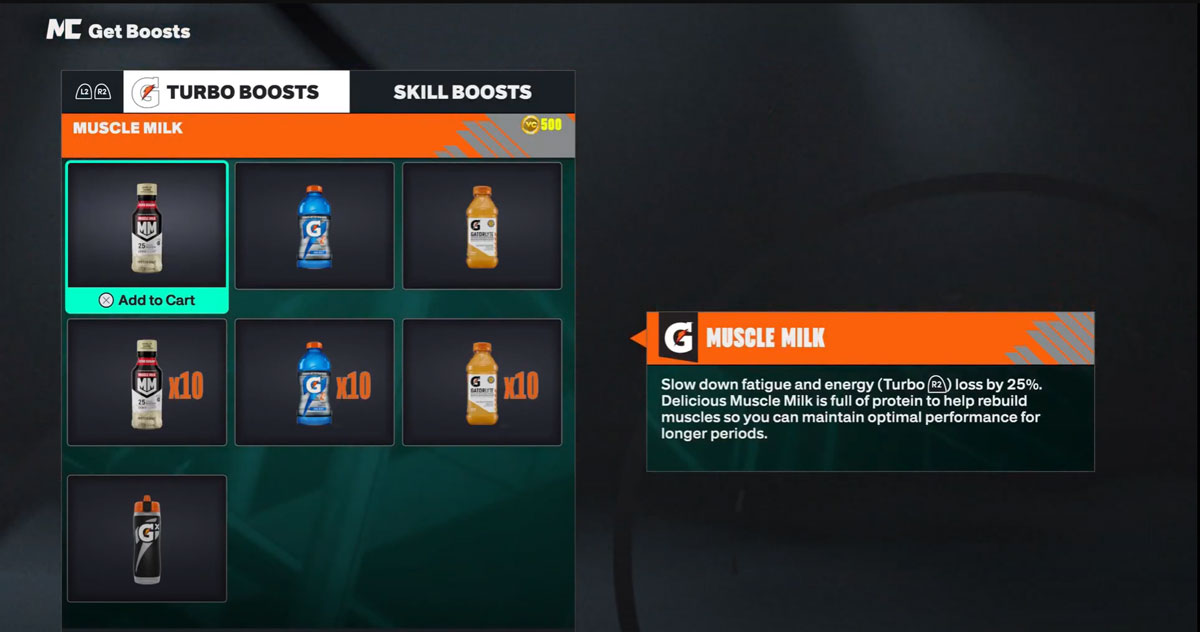Select the single blue Gatorade bottle
Image resolution: width=1200 pixels, height=632 pixels.
[314, 226]
